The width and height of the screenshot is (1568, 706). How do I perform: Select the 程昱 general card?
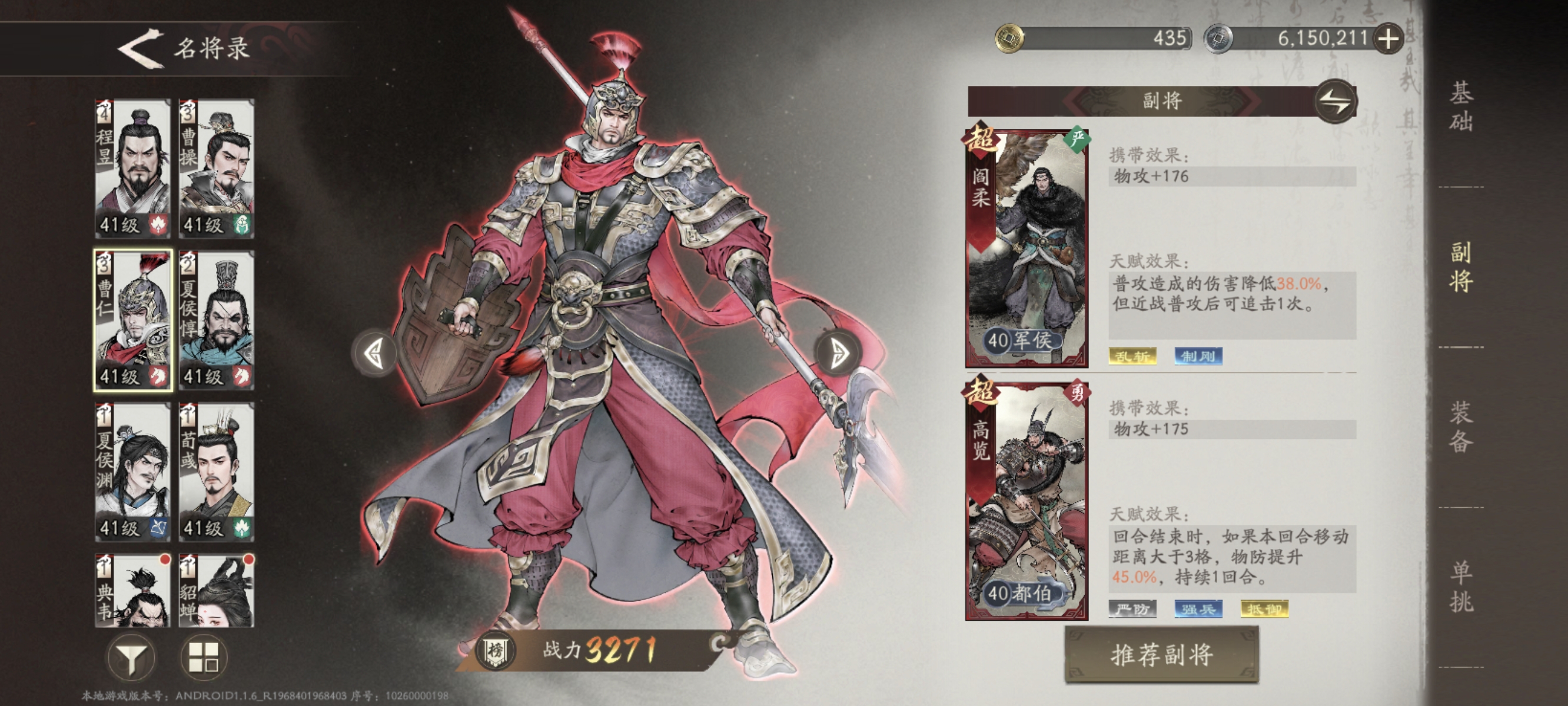coord(132,169)
